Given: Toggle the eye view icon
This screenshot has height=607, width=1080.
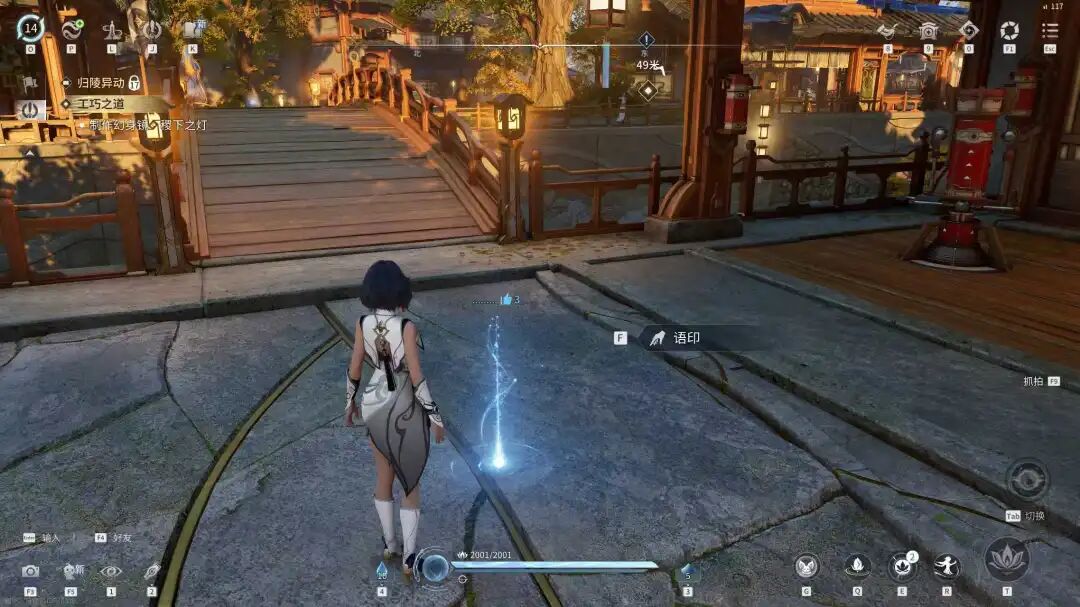Looking at the screenshot, I should [111, 571].
